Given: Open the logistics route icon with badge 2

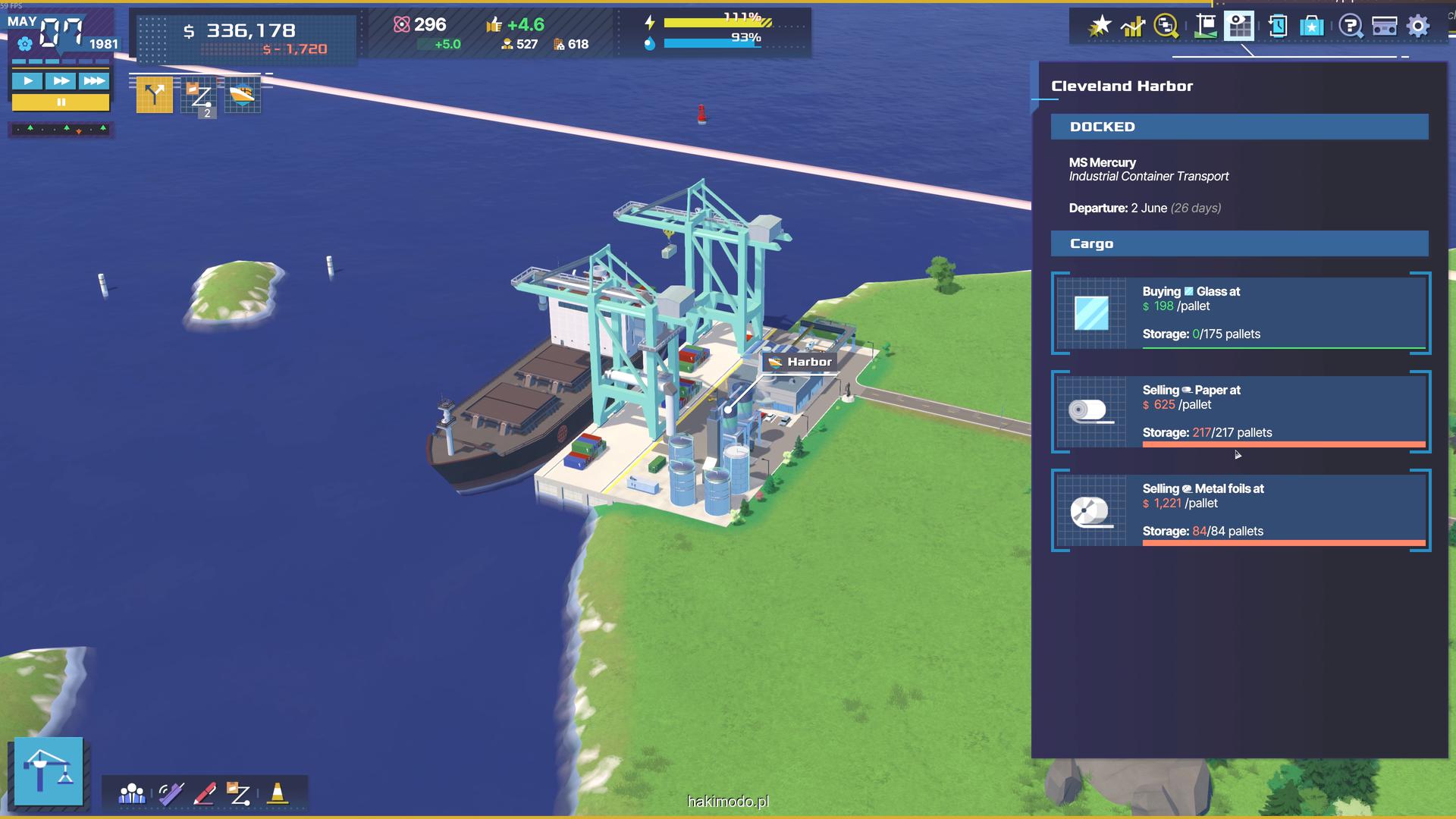Looking at the screenshot, I should (x=200, y=96).
